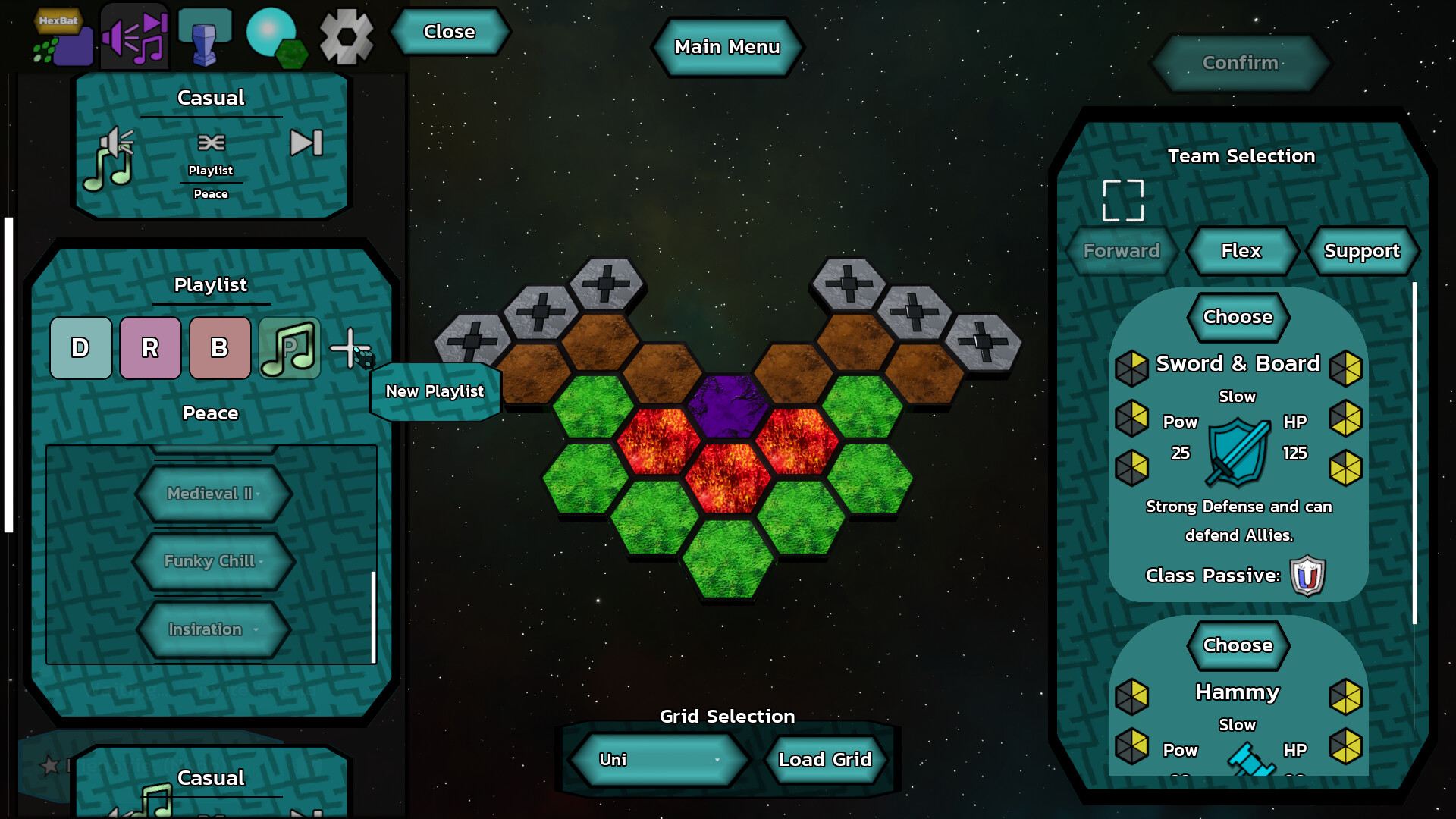This screenshot has height=819, width=1456.
Task: Open the Uni grid selection dropdown
Action: tap(658, 759)
